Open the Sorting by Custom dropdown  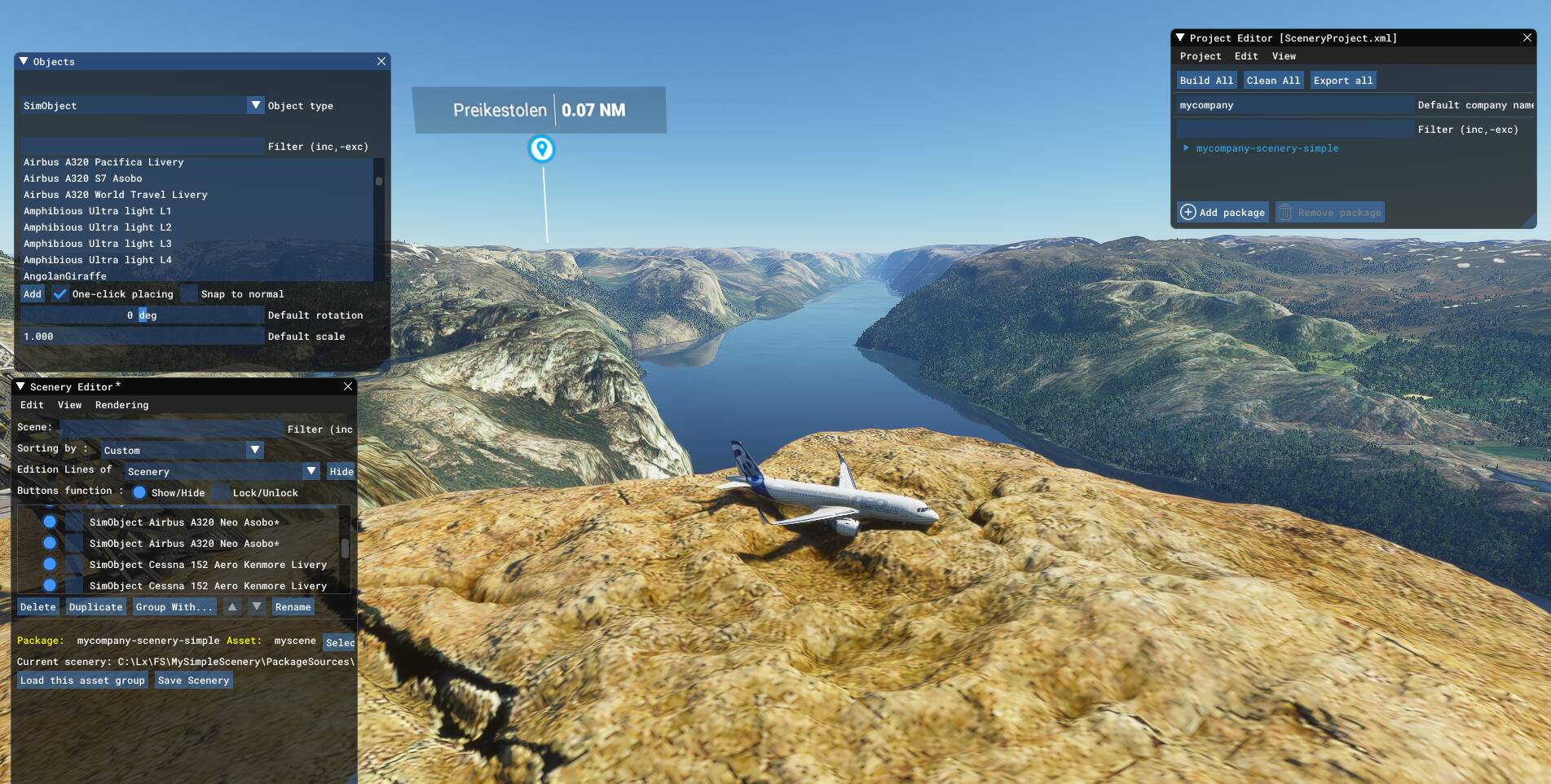coord(255,450)
